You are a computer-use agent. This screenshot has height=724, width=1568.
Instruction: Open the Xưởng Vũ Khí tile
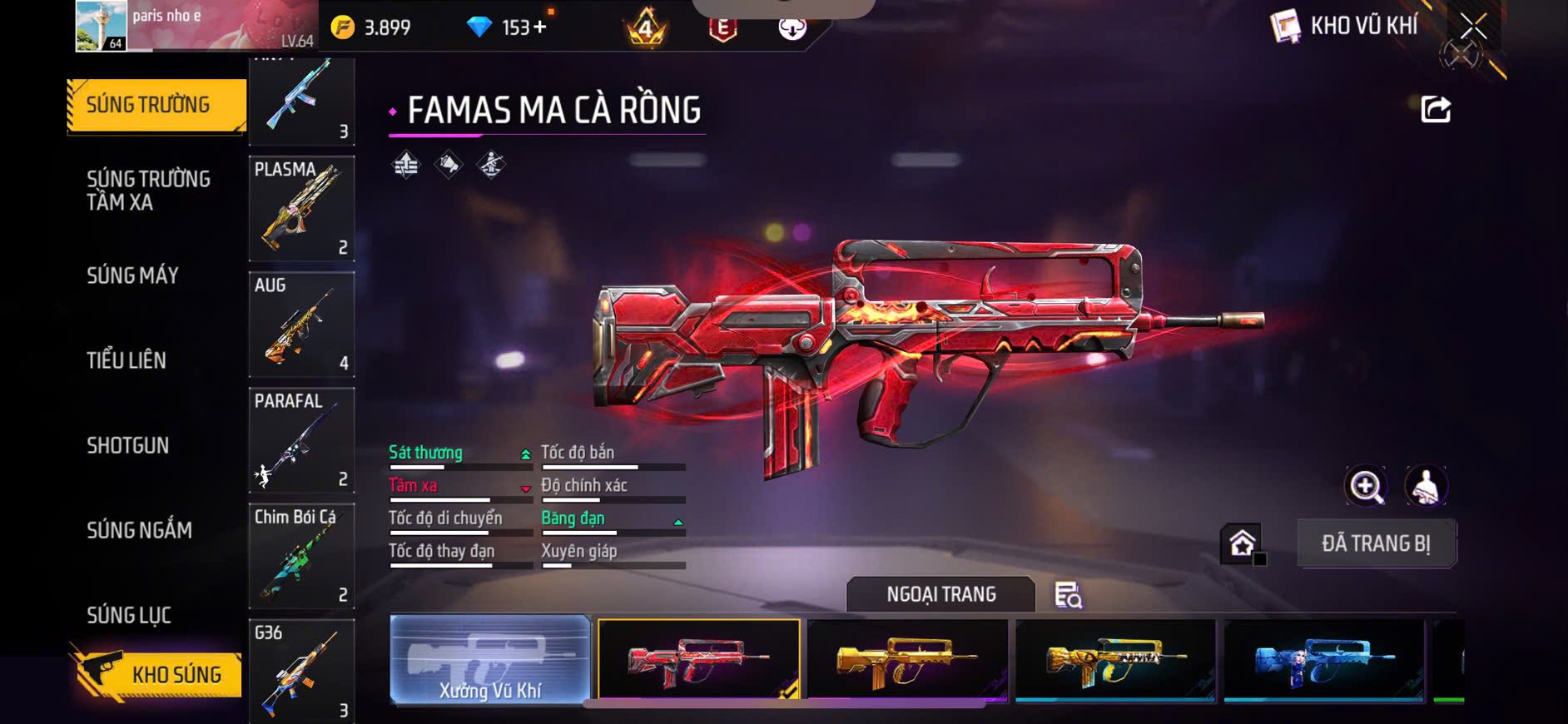(x=490, y=660)
